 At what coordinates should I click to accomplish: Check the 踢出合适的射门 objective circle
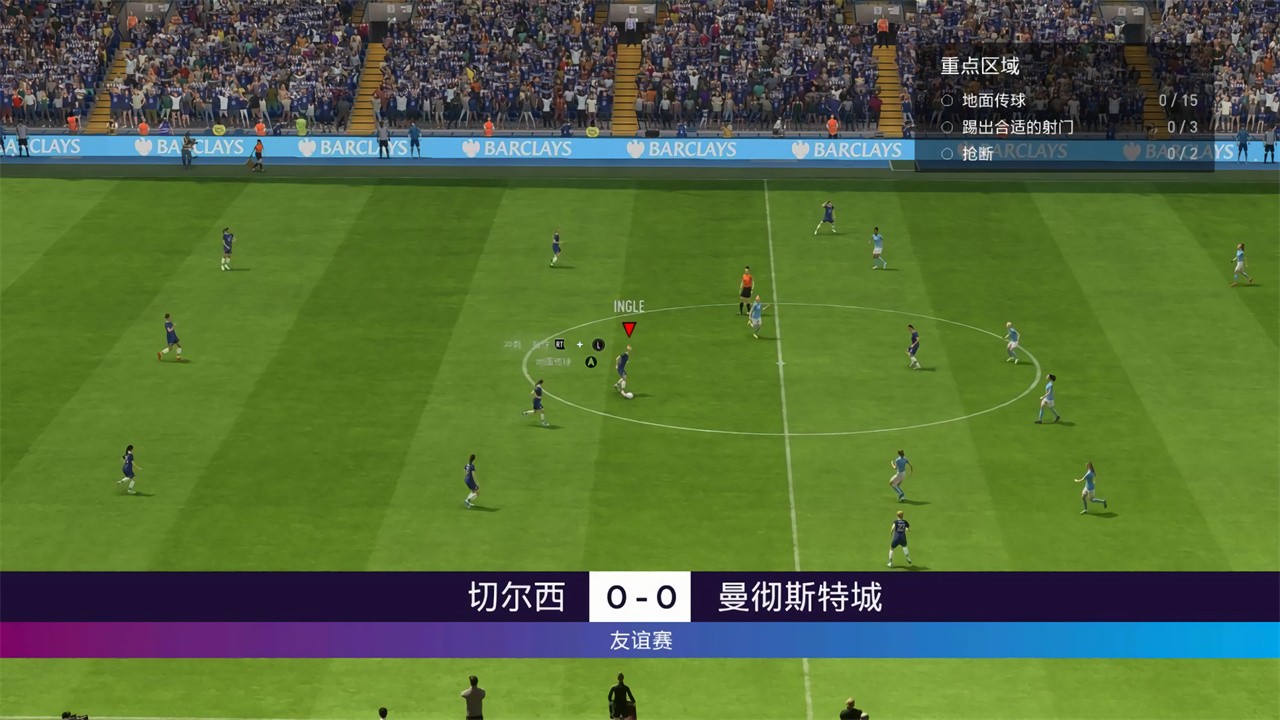pyautogui.click(x=946, y=126)
